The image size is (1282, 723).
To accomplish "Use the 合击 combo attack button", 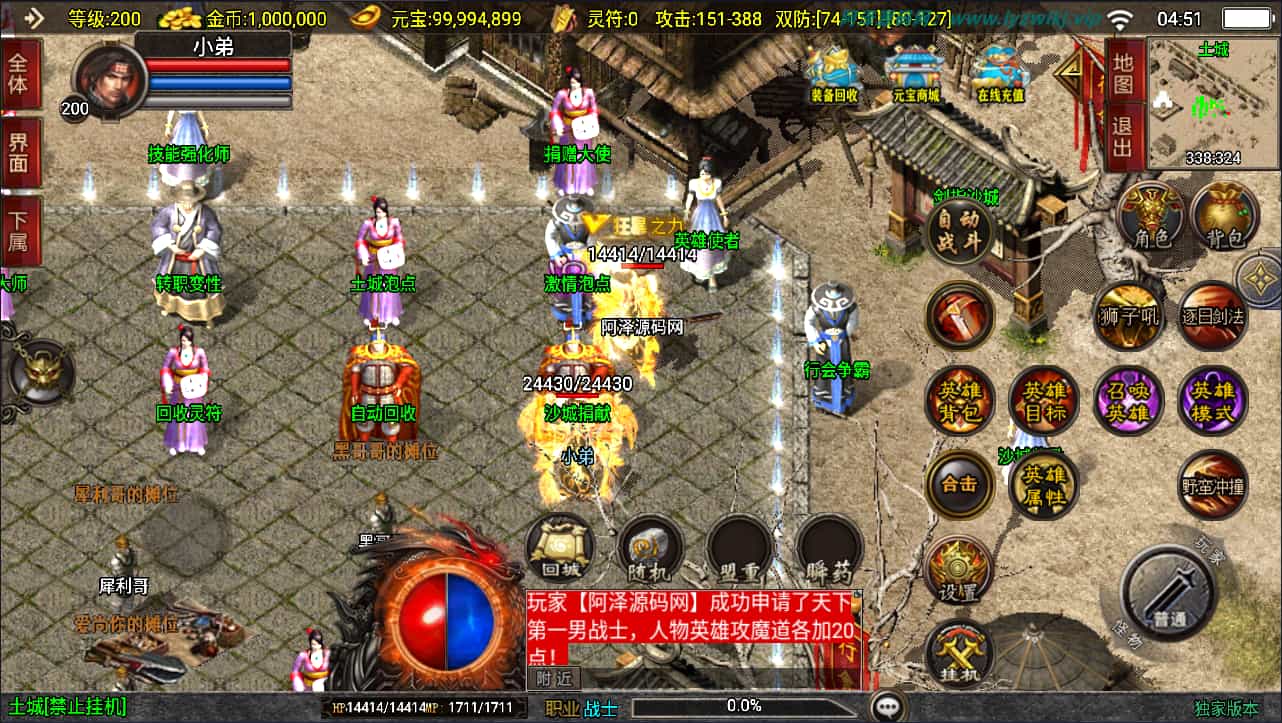I will click(960, 484).
